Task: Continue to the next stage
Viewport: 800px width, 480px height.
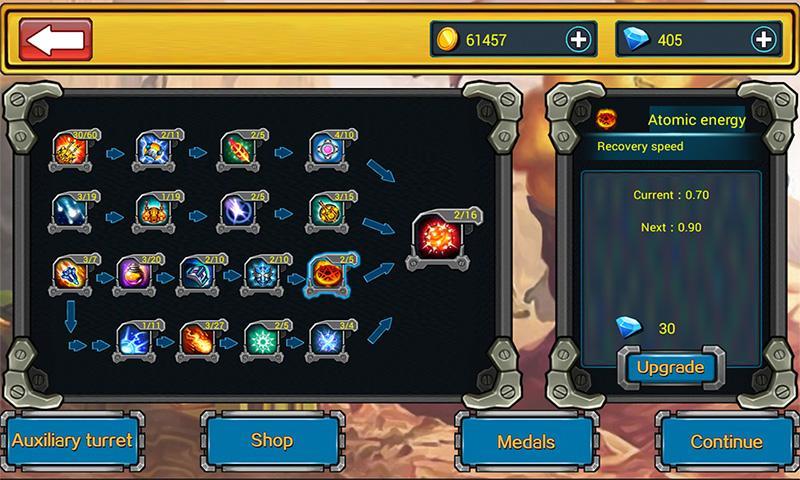Action: pyautogui.click(x=727, y=441)
